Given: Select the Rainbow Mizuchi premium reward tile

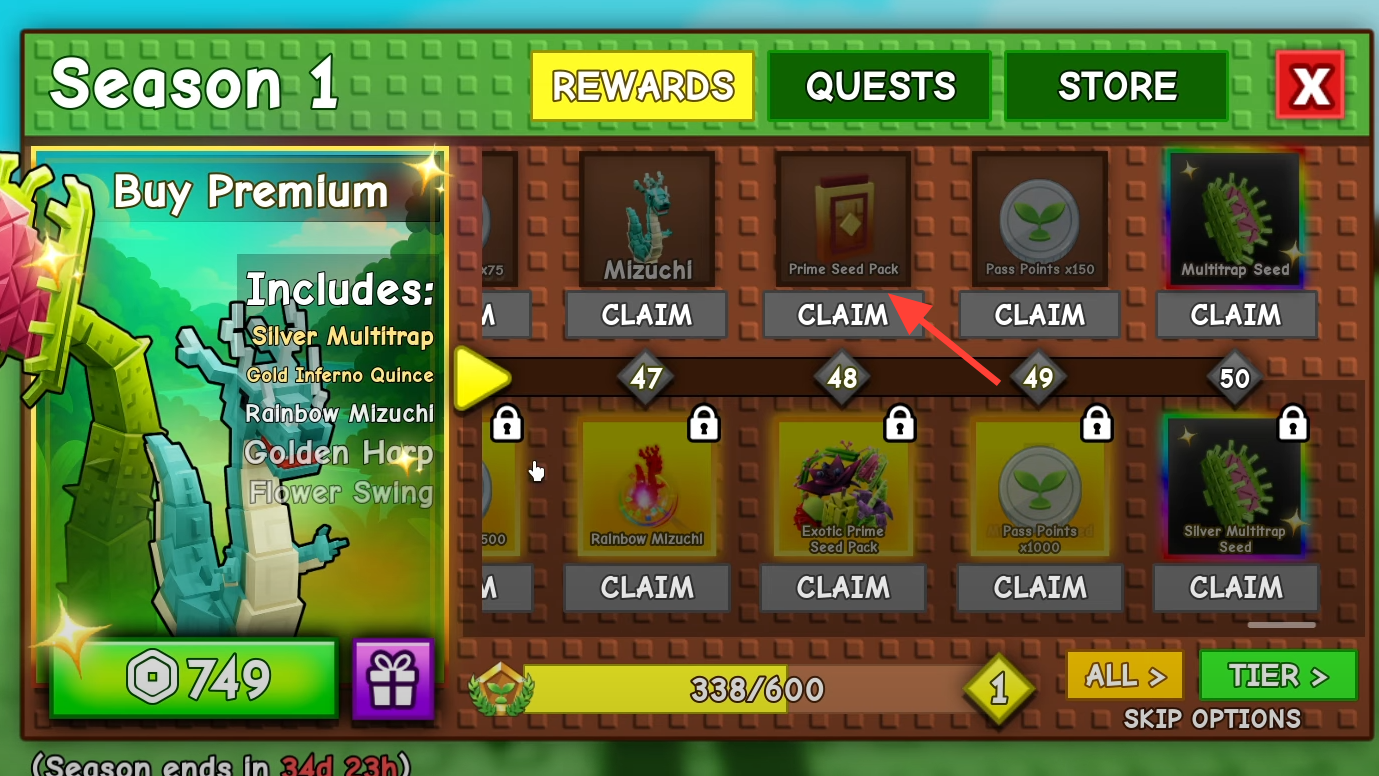Looking at the screenshot, I should 646,488.
